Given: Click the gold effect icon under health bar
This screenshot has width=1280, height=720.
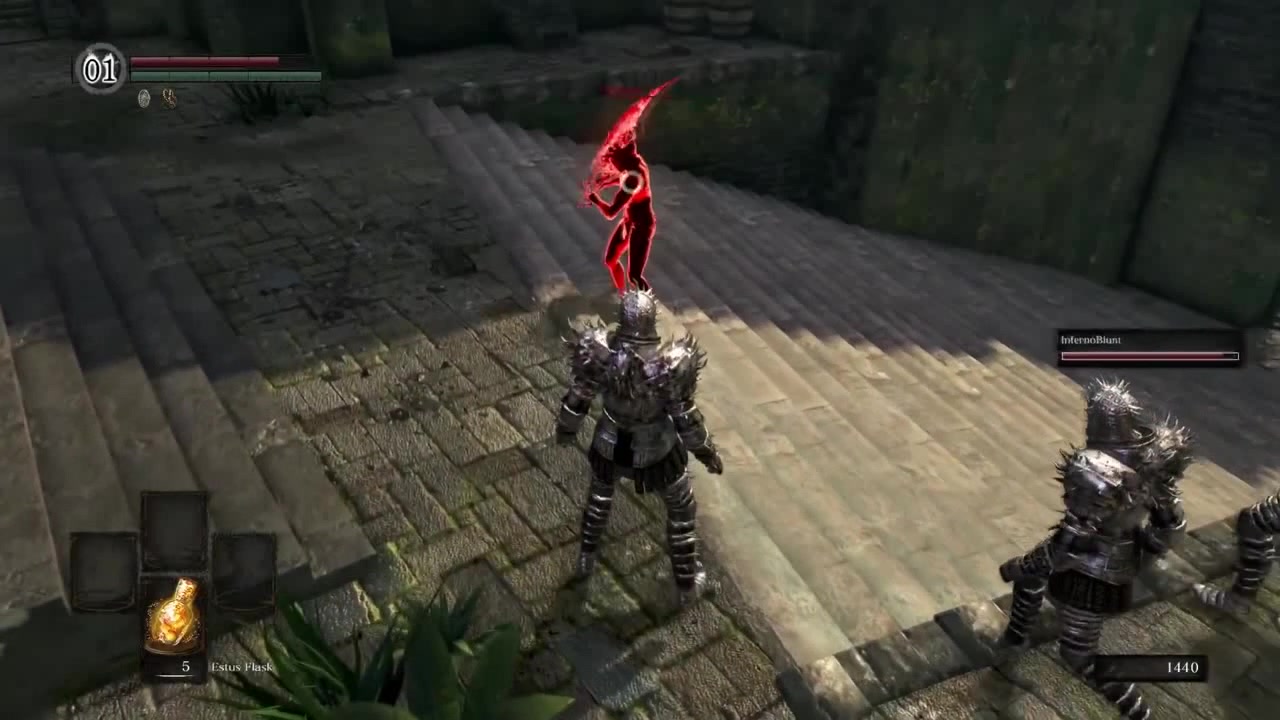Looking at the screenshot, I should click(167, 100).
